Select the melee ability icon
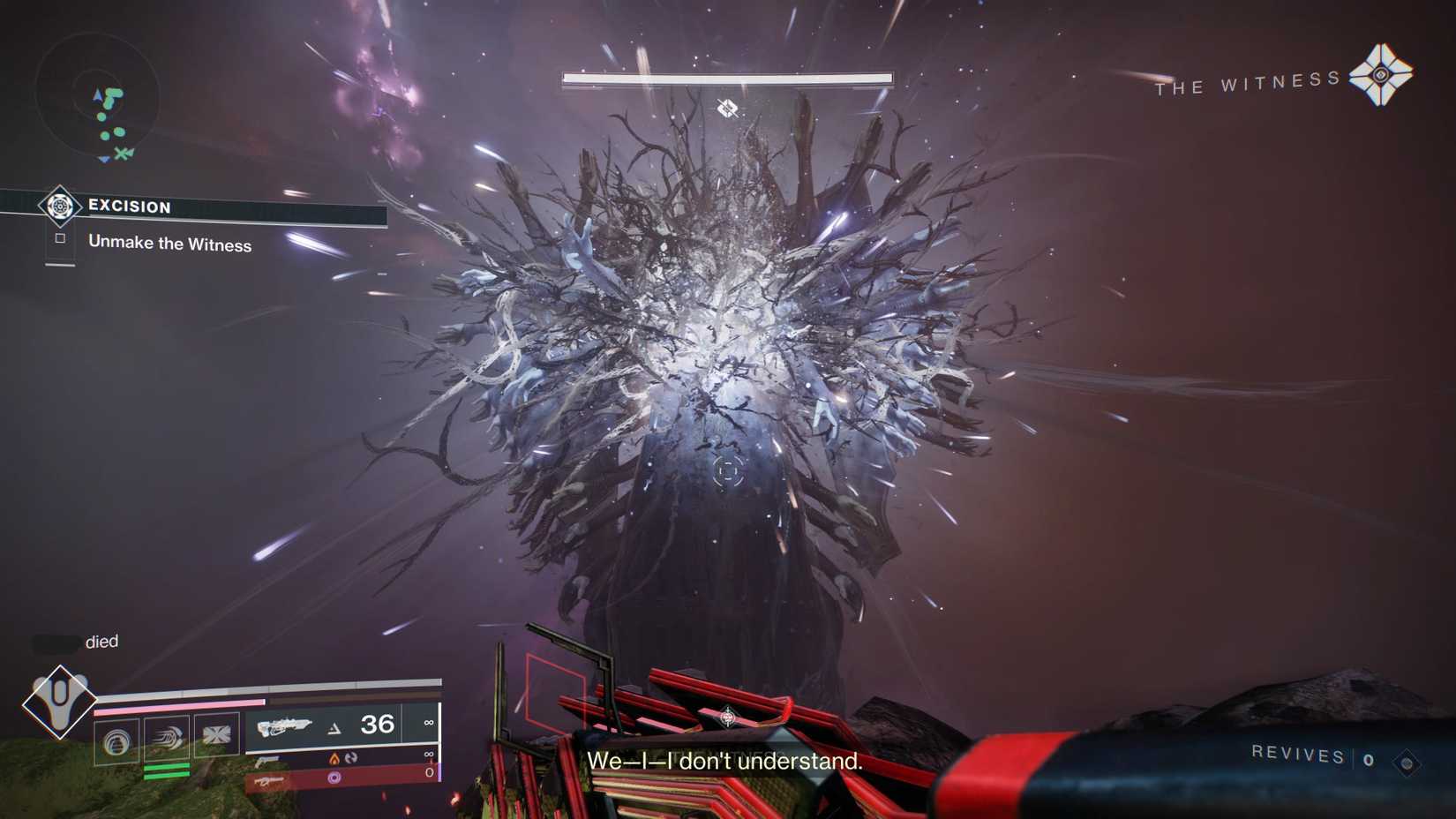 168,738
